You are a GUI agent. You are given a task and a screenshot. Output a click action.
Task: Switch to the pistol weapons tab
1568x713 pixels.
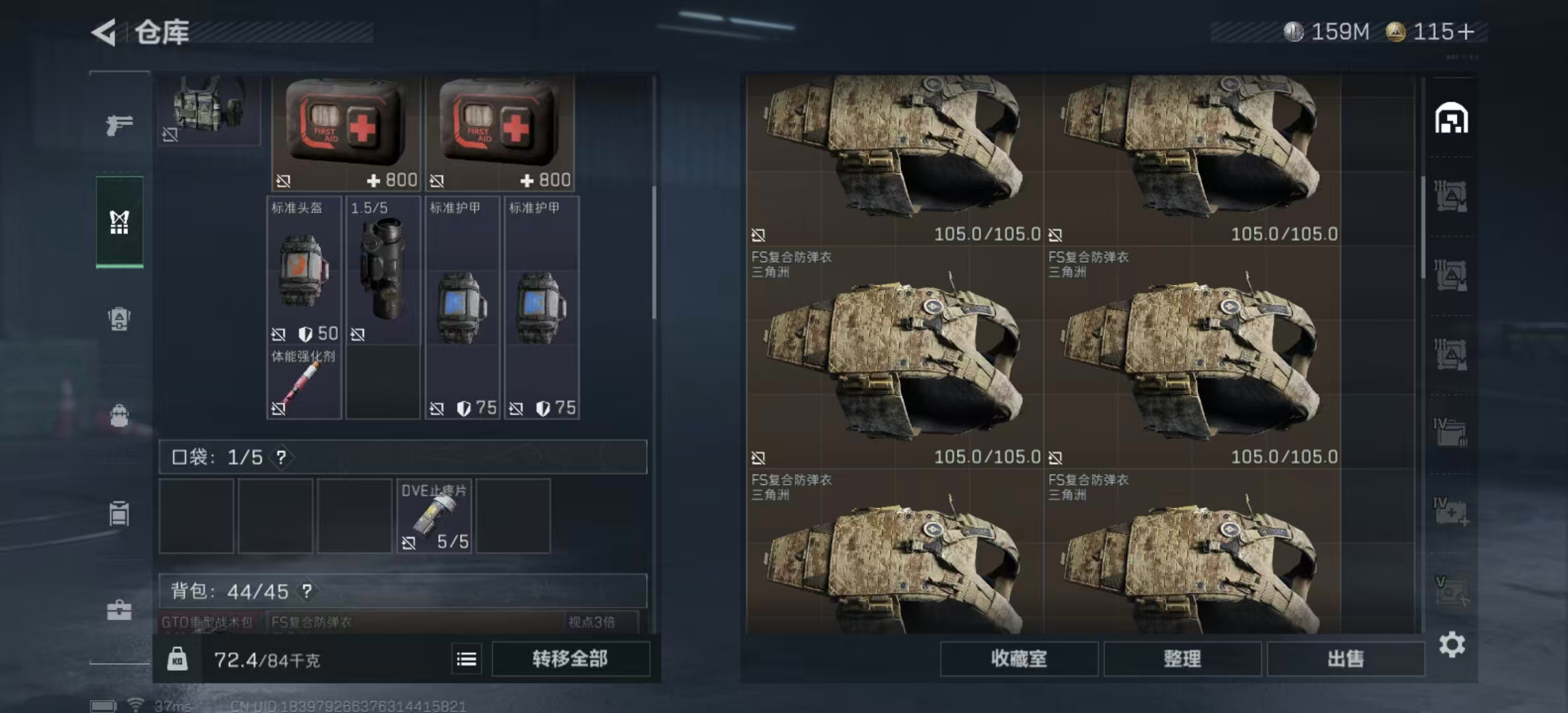119,125
